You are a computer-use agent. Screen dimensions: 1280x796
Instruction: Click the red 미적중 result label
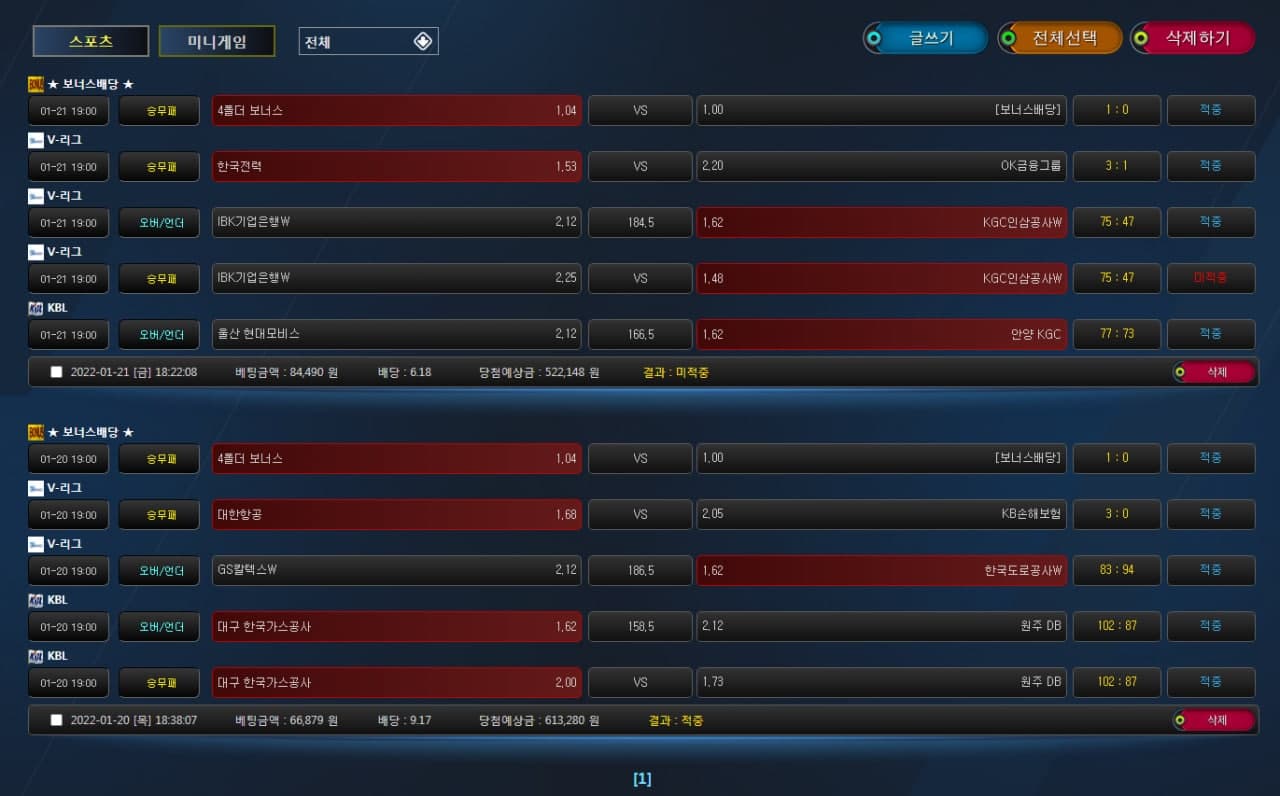(x=1210, y=278)
